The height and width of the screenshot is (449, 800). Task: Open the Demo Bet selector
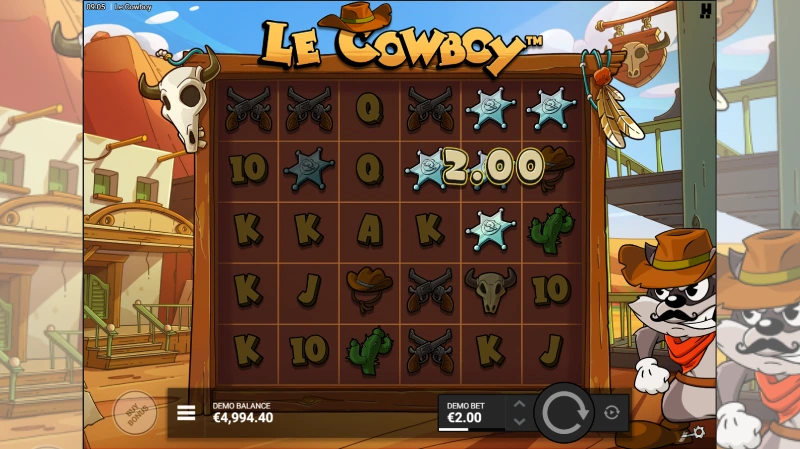tap(472, 412)
